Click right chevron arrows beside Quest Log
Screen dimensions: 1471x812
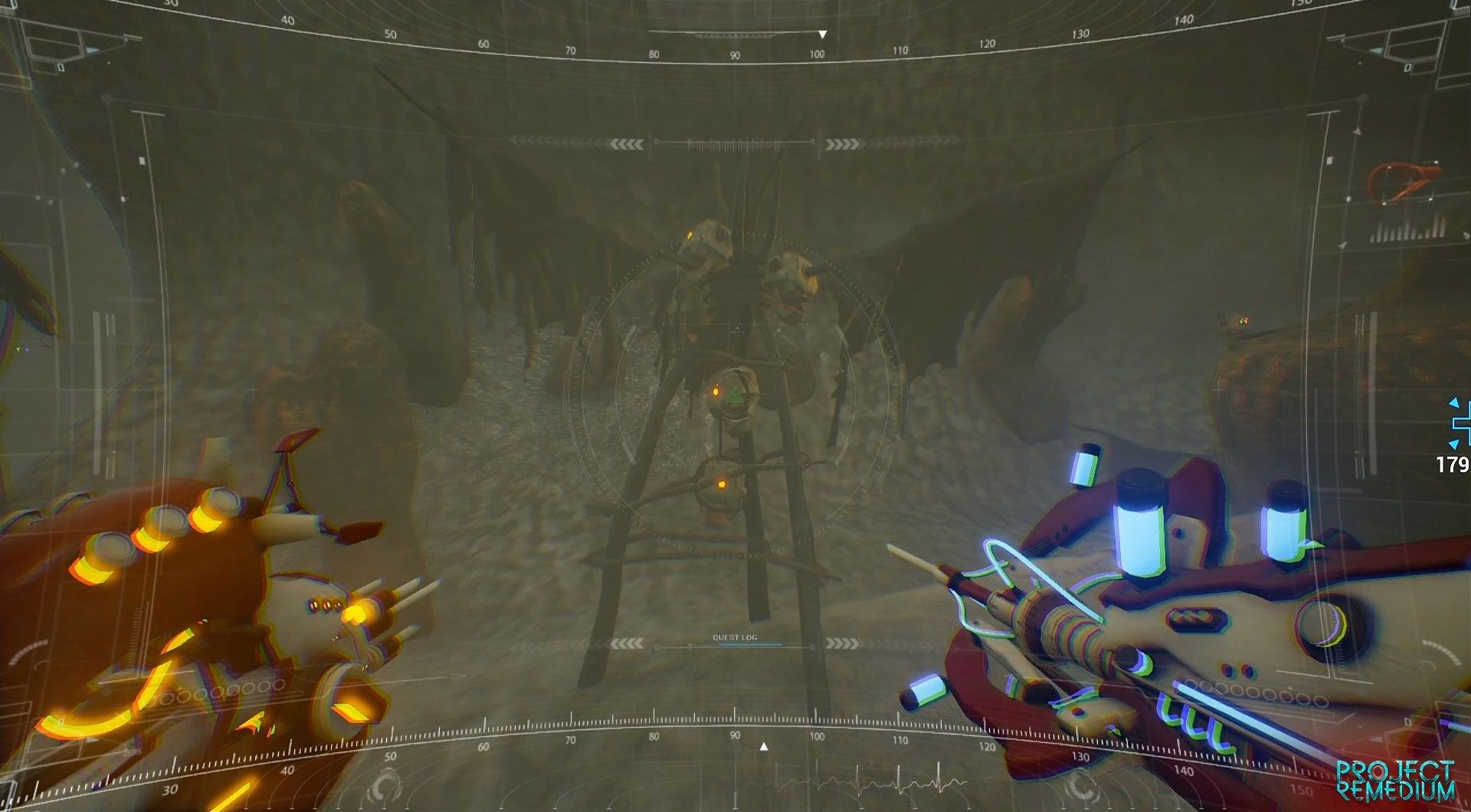click(x=843, y=644)
